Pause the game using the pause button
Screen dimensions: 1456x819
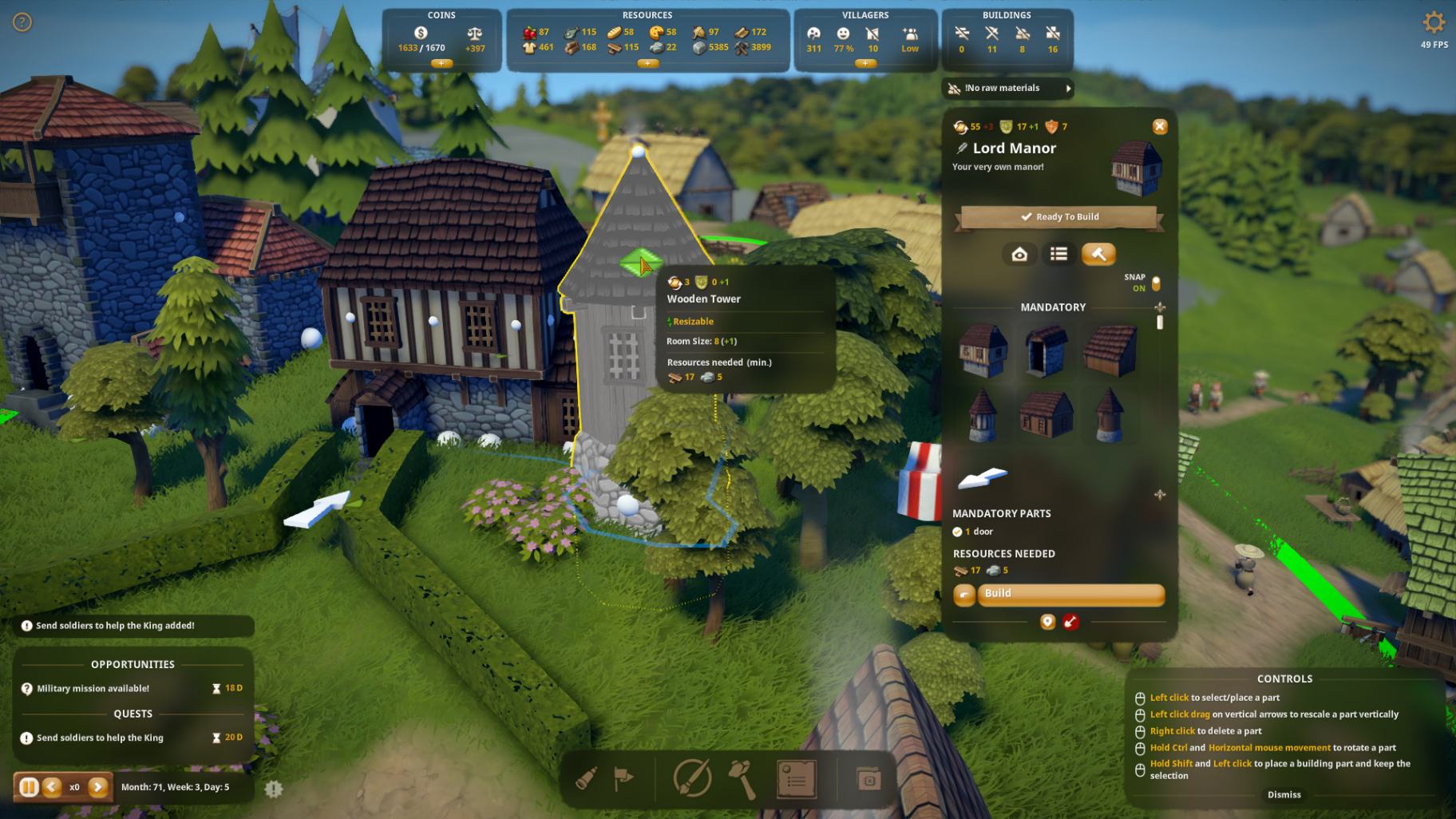[x=29, y=787]
